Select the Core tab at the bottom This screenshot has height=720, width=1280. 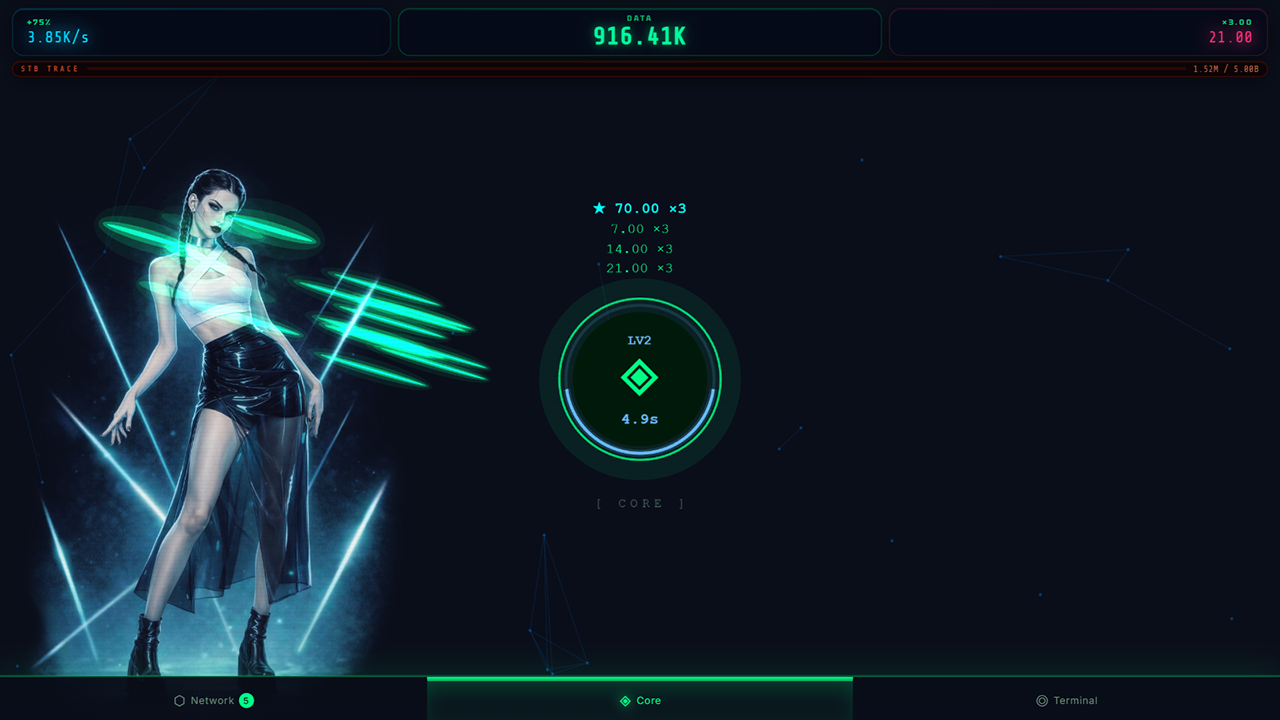click(x=640, y=700)
